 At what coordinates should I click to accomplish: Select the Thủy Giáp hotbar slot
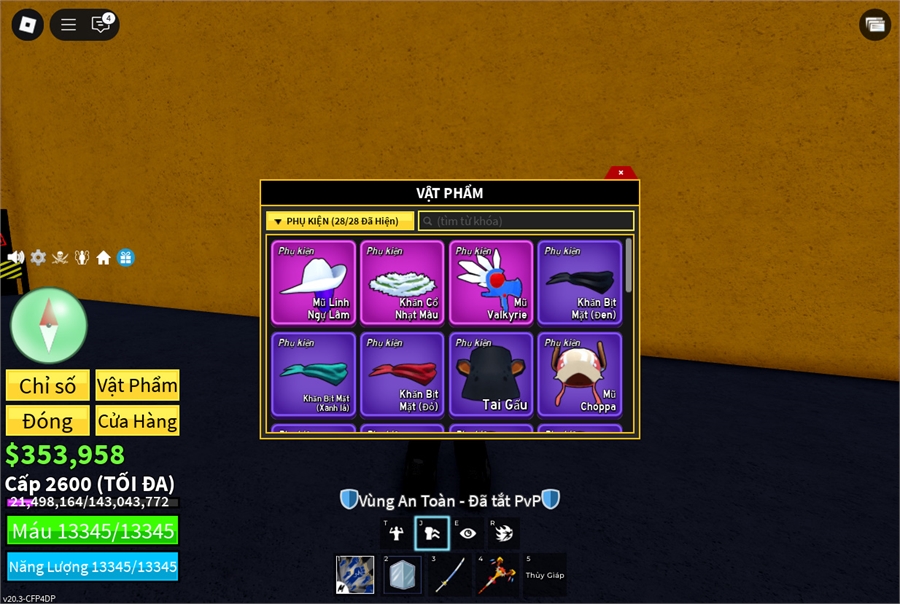[x=545, y=575]
